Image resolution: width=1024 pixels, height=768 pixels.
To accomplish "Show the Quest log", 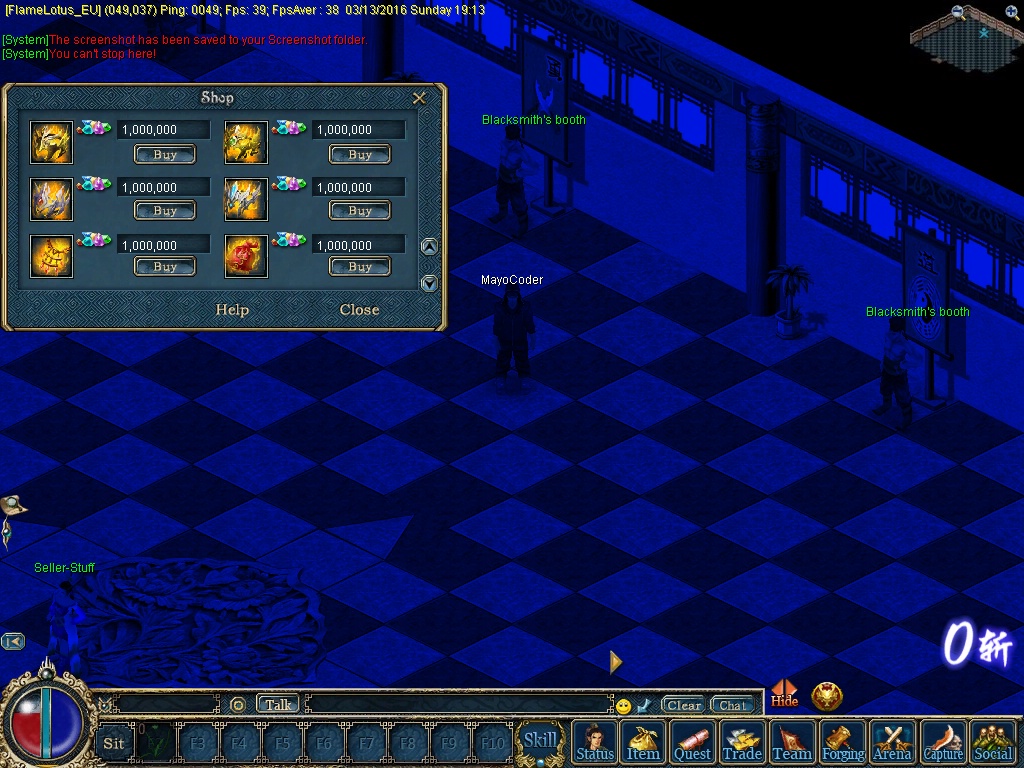I will 693,742.
